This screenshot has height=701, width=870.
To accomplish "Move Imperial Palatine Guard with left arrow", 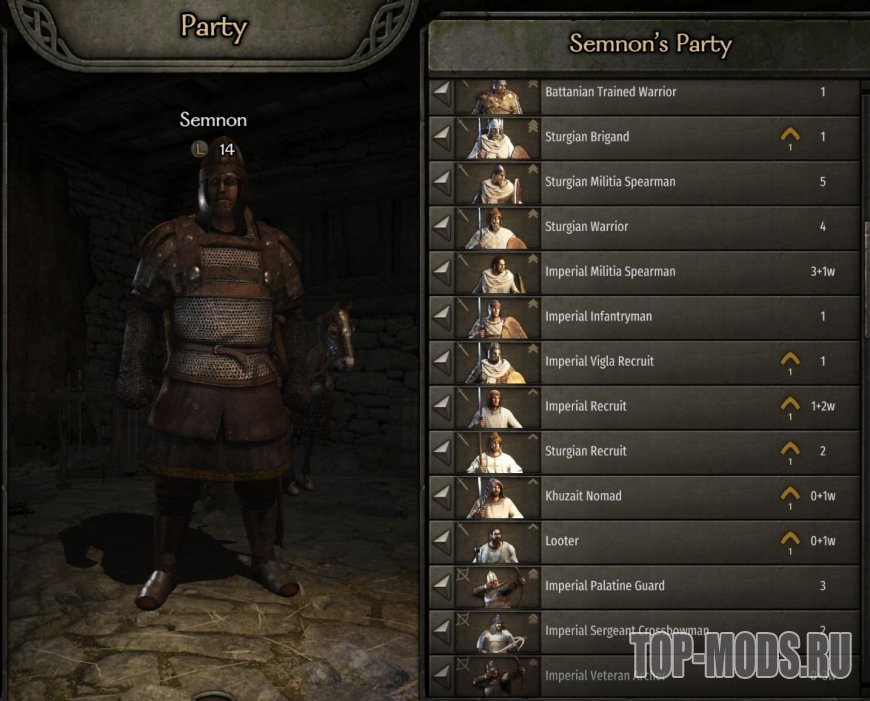I will click(x=441, y=586).
